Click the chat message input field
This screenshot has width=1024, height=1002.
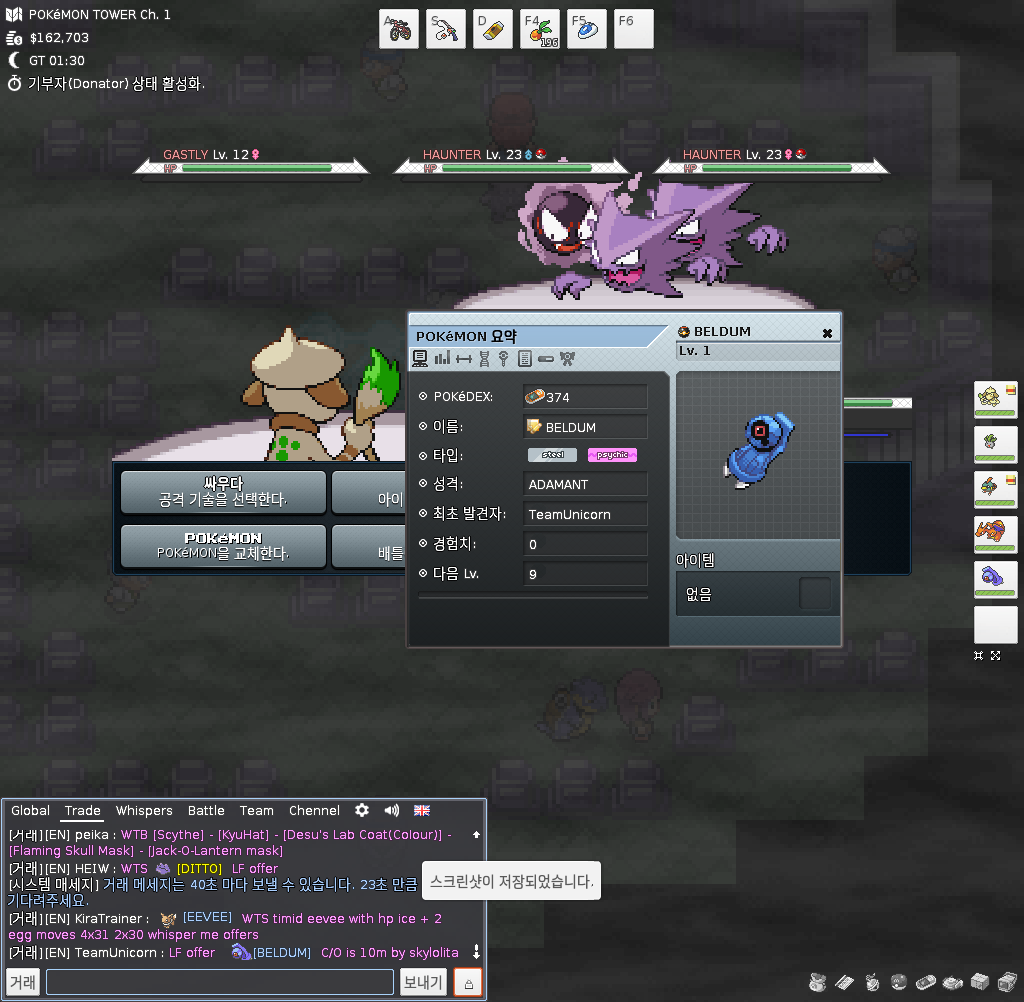pyautogui.click(x=220, y=982)
